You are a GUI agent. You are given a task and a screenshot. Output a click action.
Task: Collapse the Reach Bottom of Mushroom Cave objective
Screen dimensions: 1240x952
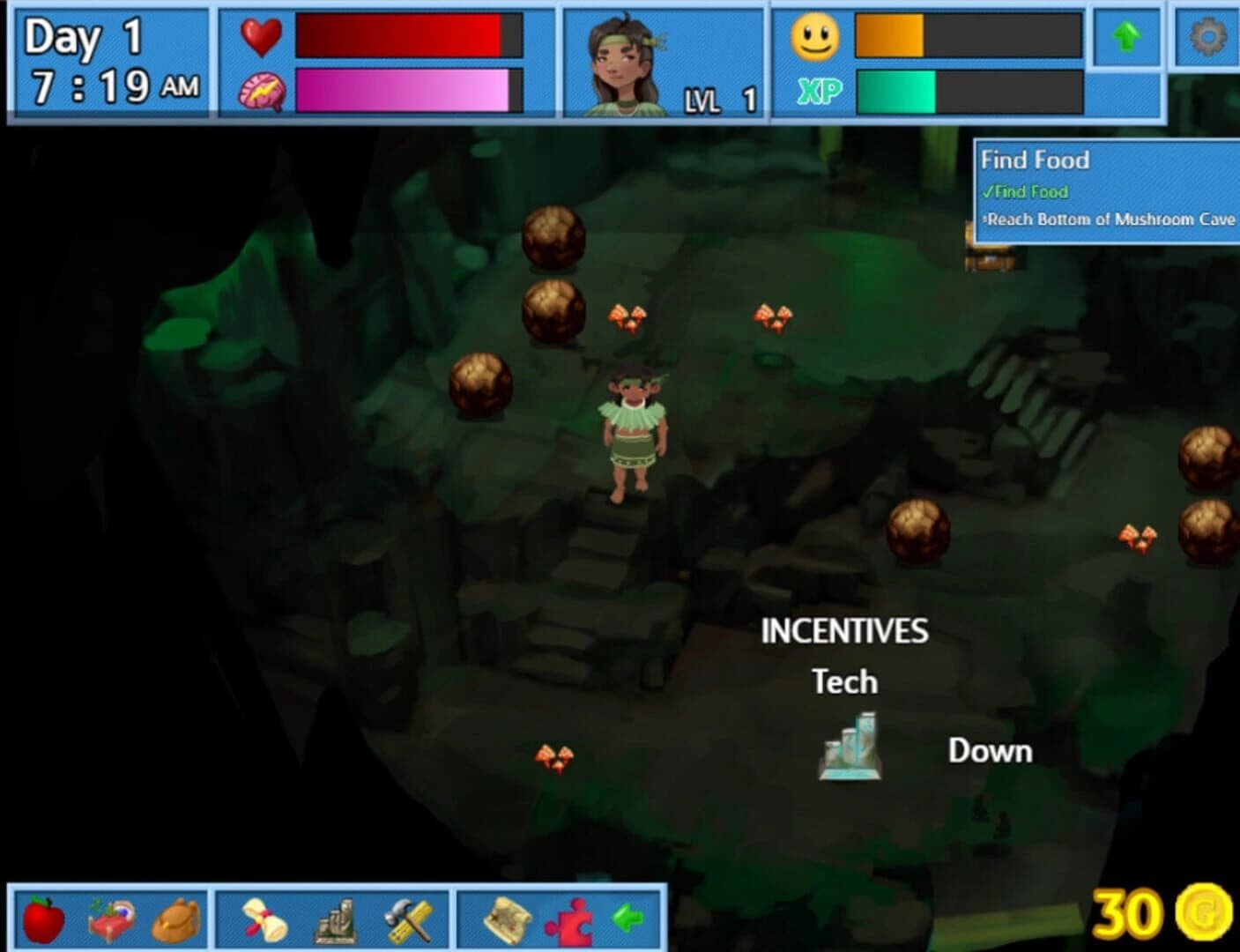(x=1112, y=219)
